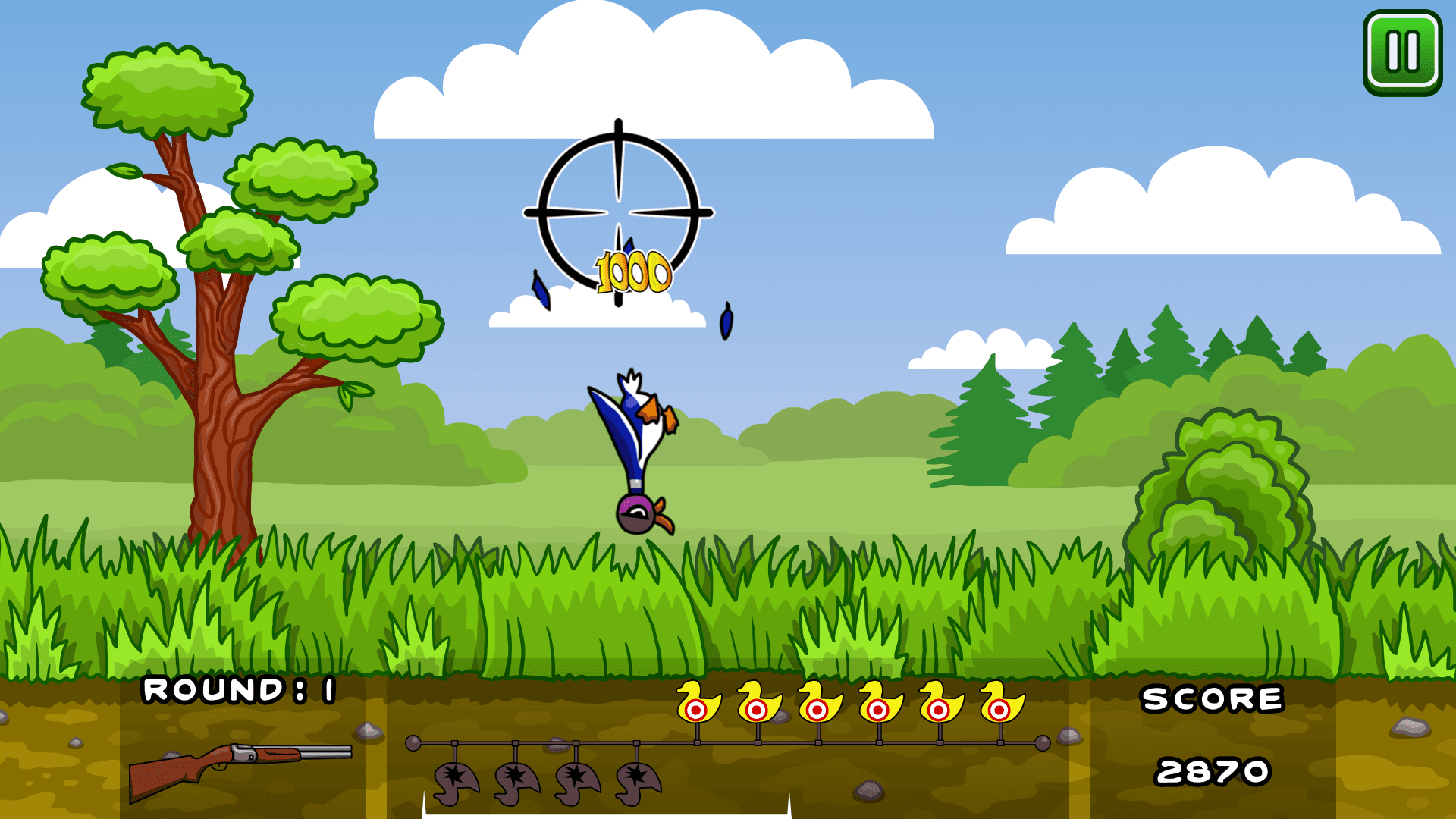The image size is (1456, 819).
Task: Click the green Pause button
Action: click(1401, 50)
